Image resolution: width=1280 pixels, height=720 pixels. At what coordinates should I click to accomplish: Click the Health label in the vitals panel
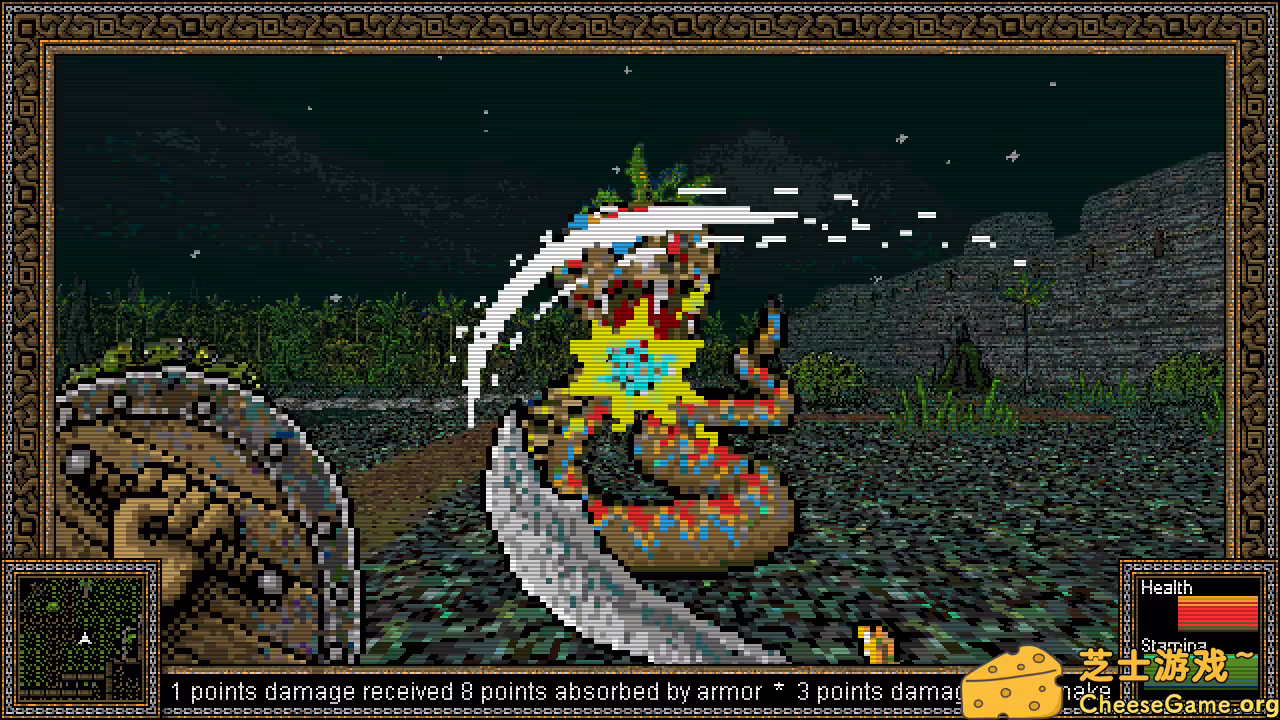pyautogui.click(x=1167, y=588)
